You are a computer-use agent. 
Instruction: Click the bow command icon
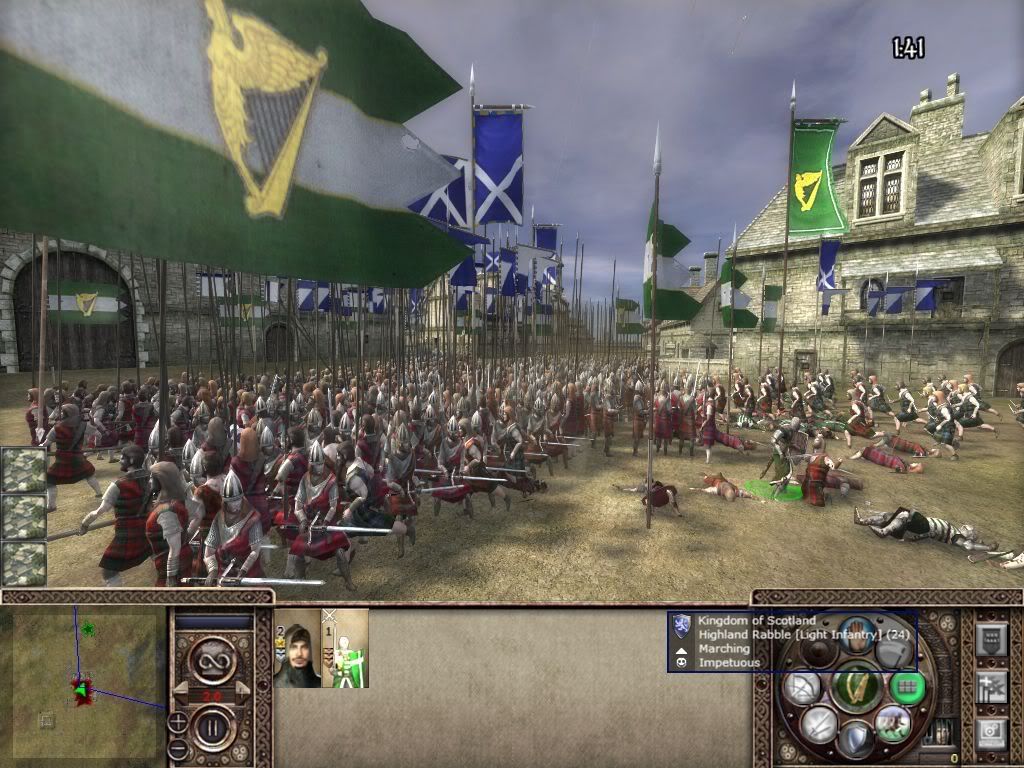point(802,687)
